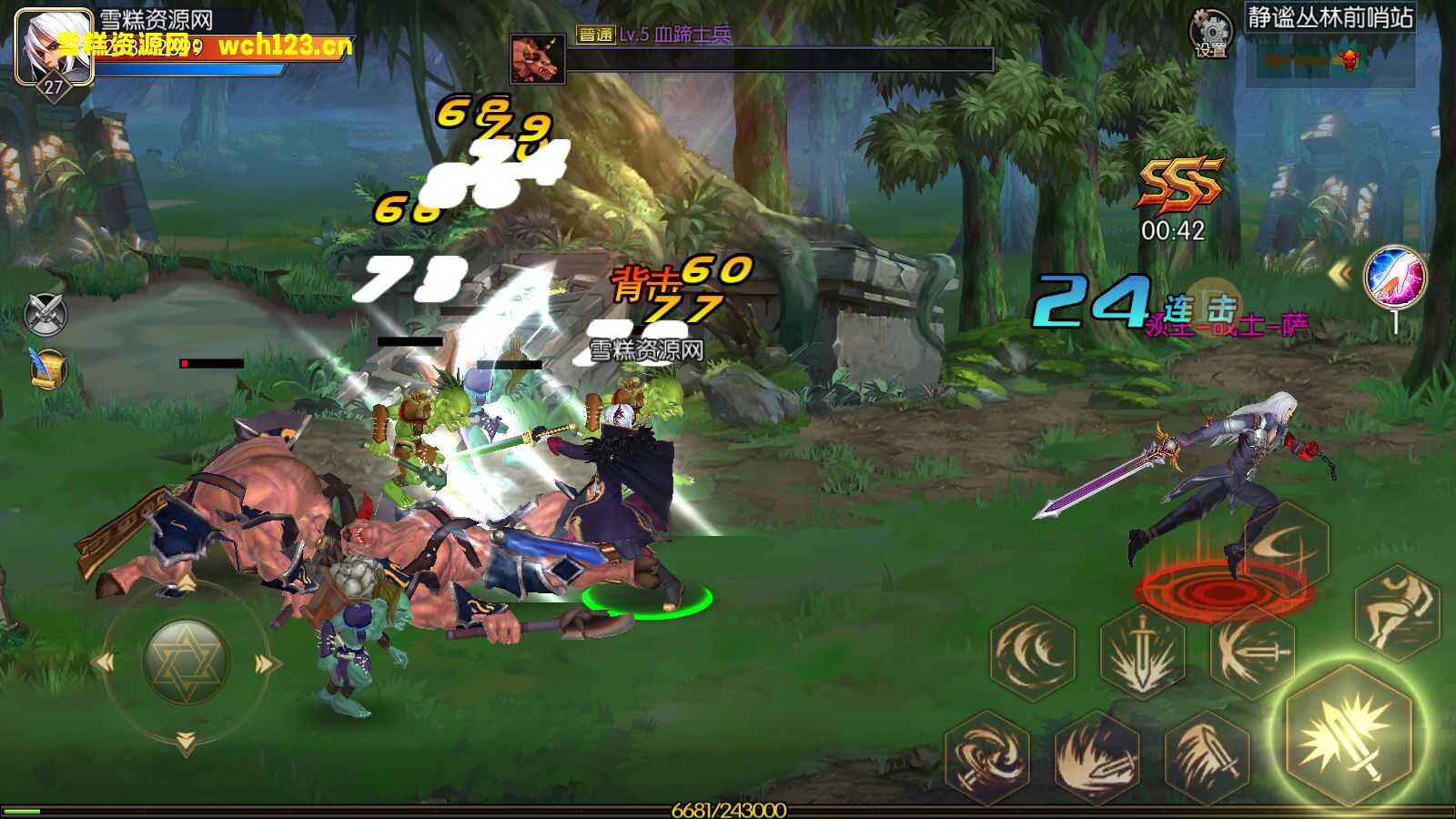Tap the hexagram virtual joystick center
This screenshot has height=819, width=1456.
click(x=186, y=662)
